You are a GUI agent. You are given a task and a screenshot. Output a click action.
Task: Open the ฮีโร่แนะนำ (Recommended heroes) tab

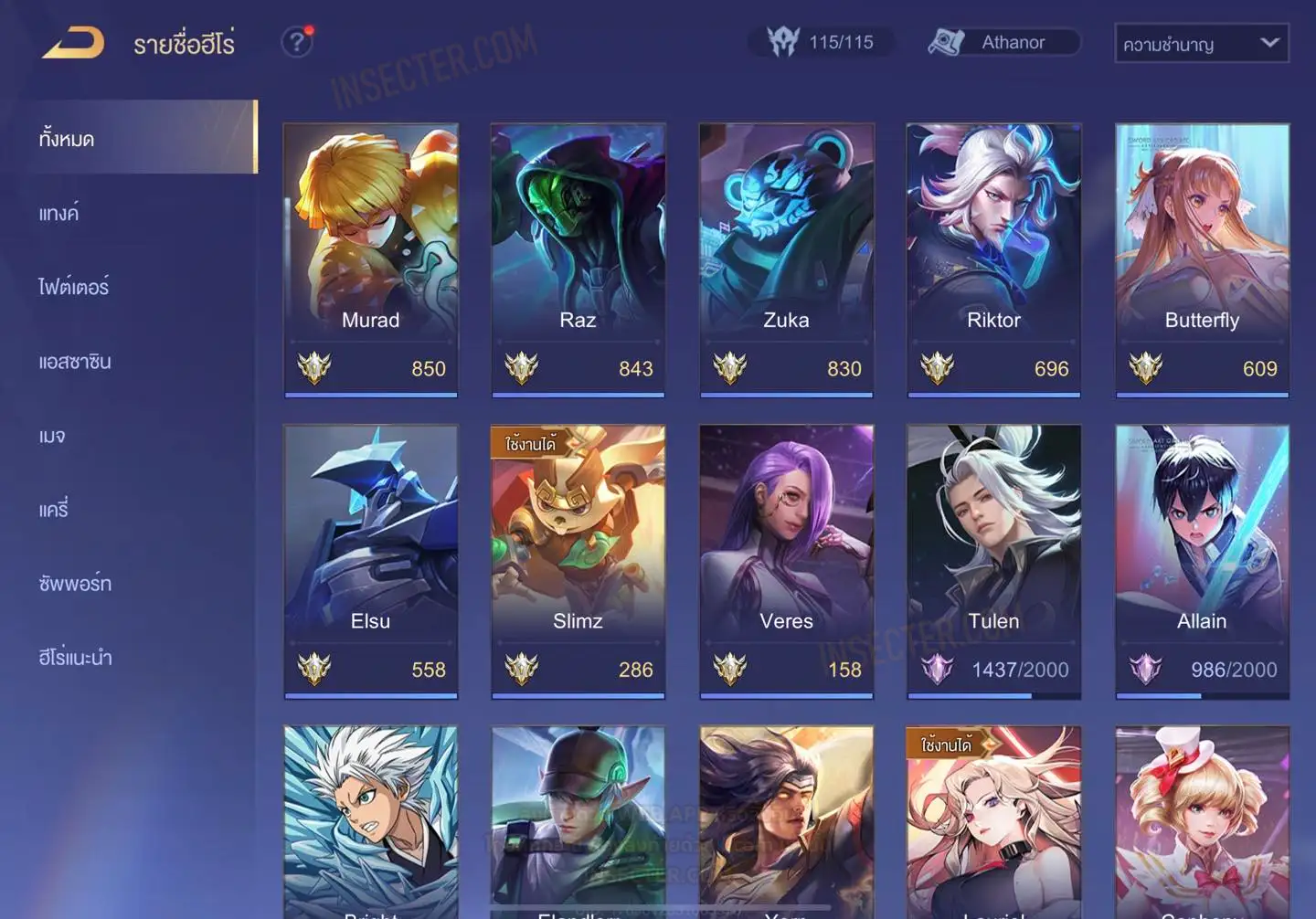75,658
